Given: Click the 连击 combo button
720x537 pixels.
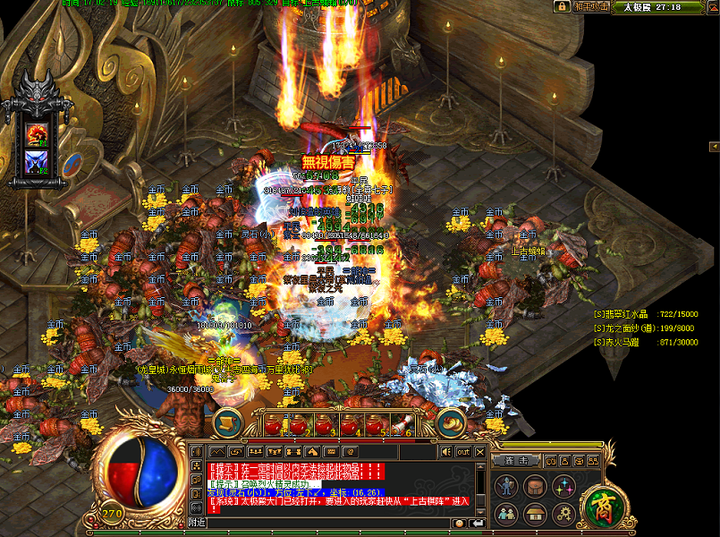Looking at the screenshot, I should 516,460.
